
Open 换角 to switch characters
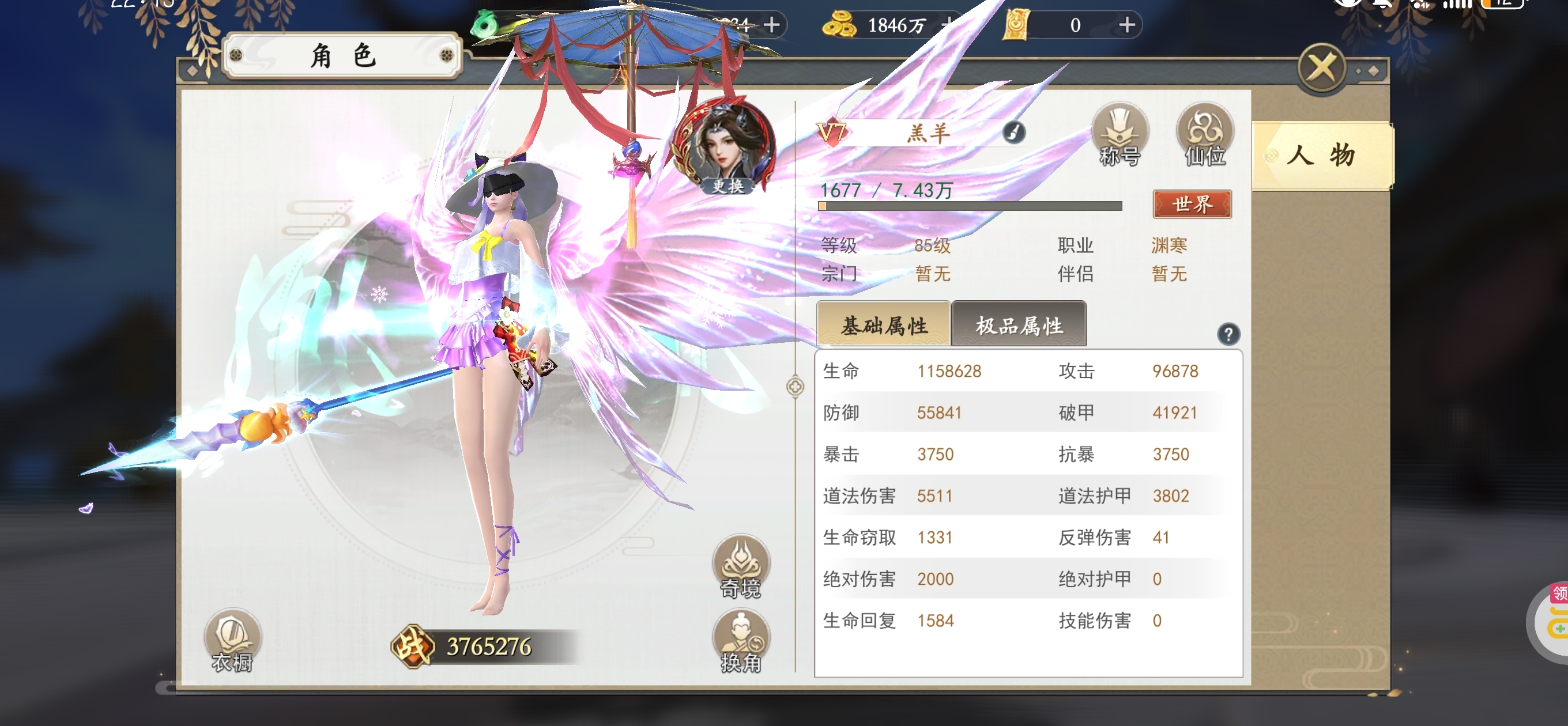(741, 642)
